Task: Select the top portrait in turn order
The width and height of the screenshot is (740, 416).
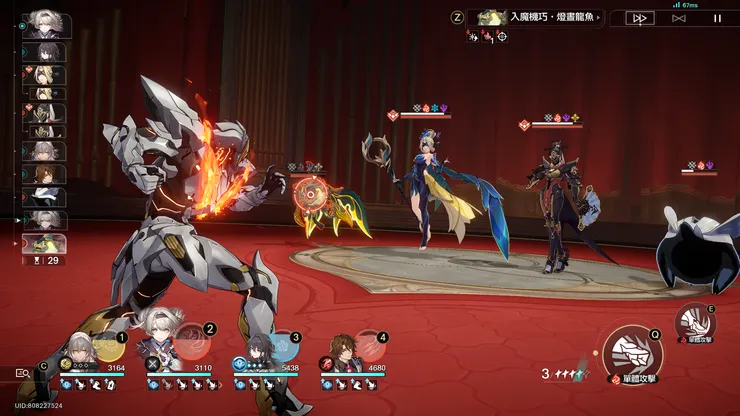Action: (x=43, y=24)
